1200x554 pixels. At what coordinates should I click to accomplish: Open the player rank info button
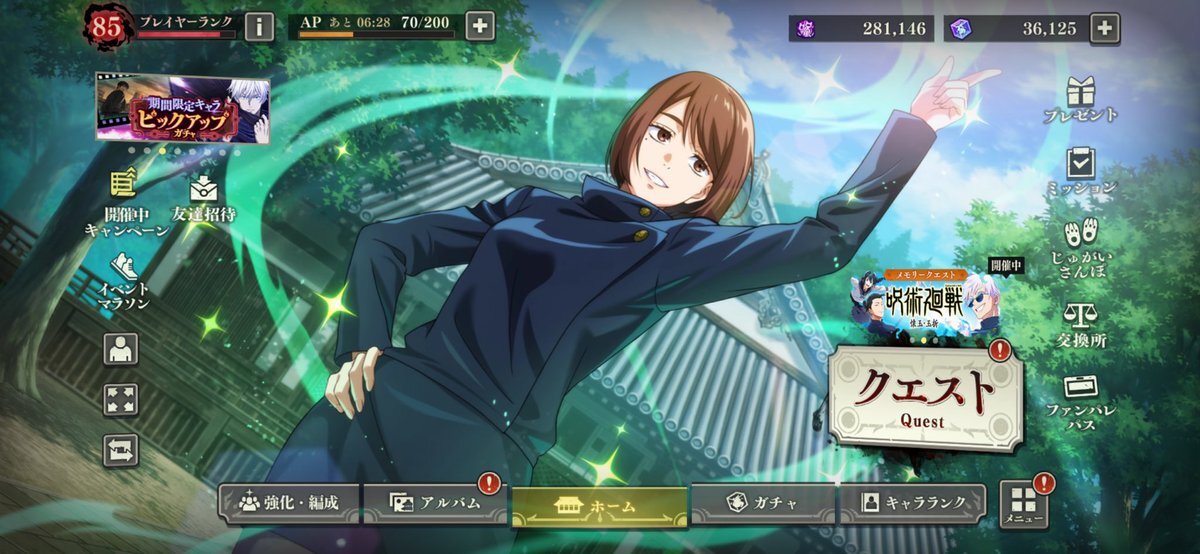click(259, 26)
